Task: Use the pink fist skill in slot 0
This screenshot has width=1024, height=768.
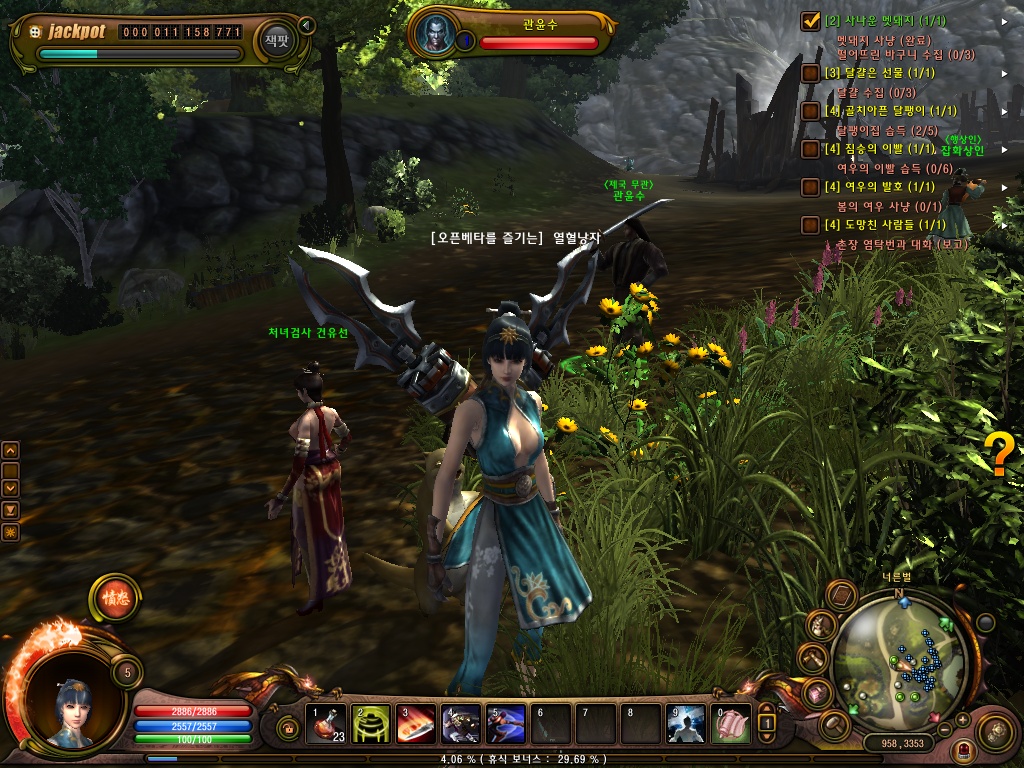Action: (x=730, y=724)
